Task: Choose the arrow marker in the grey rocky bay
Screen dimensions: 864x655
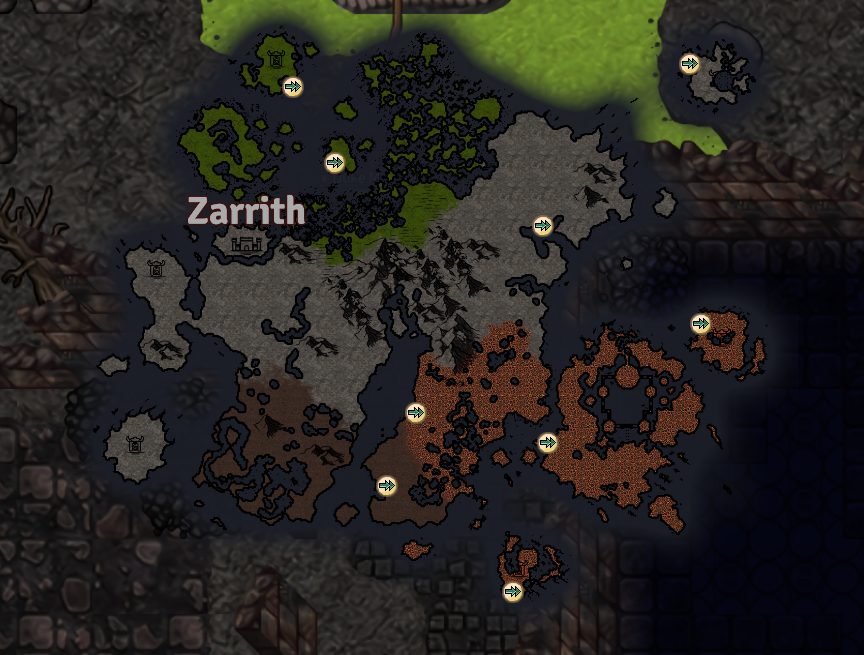Action: [543, 226]
